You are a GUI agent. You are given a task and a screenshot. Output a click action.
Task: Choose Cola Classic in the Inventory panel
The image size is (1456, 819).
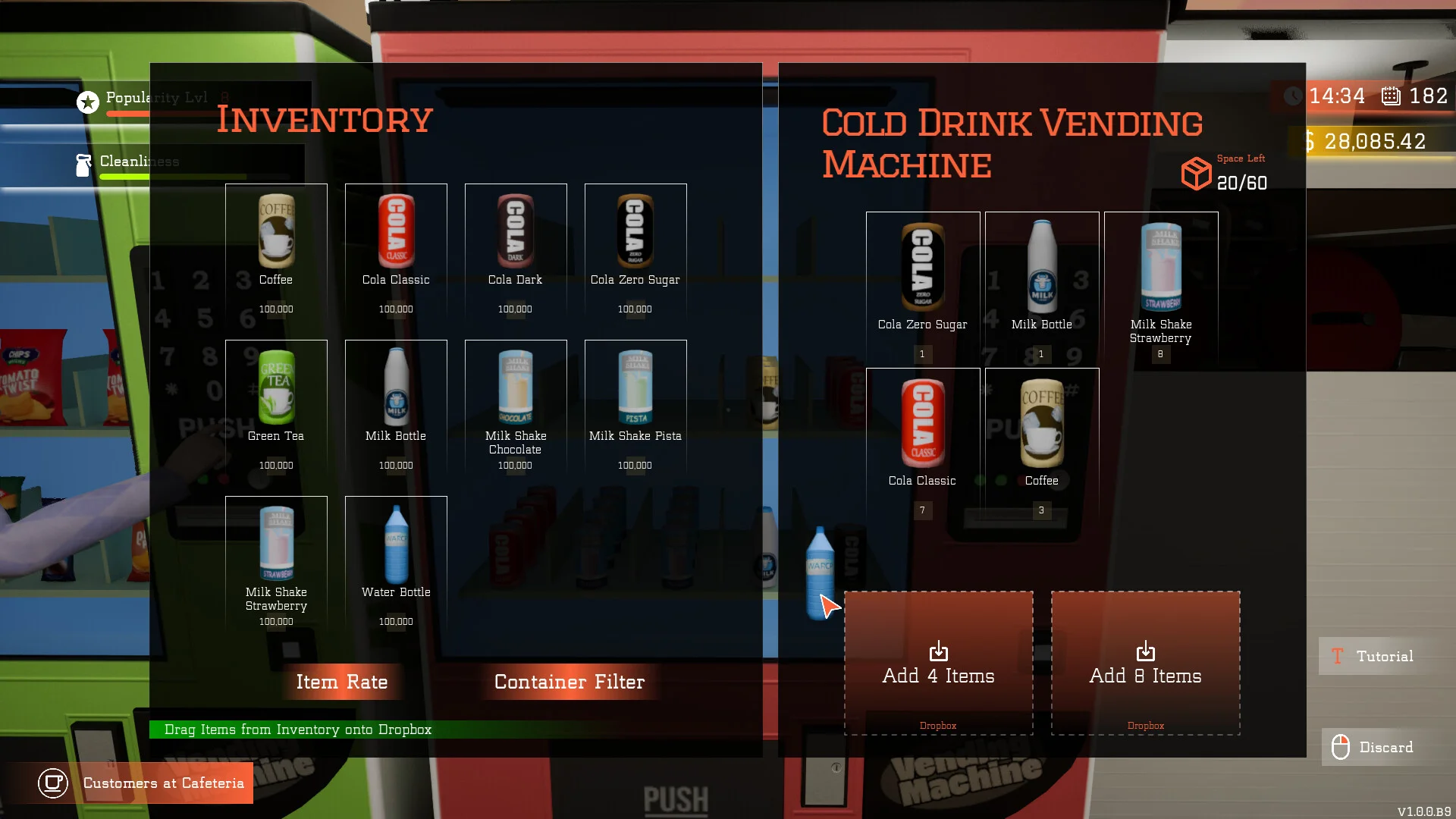point(396,252)
